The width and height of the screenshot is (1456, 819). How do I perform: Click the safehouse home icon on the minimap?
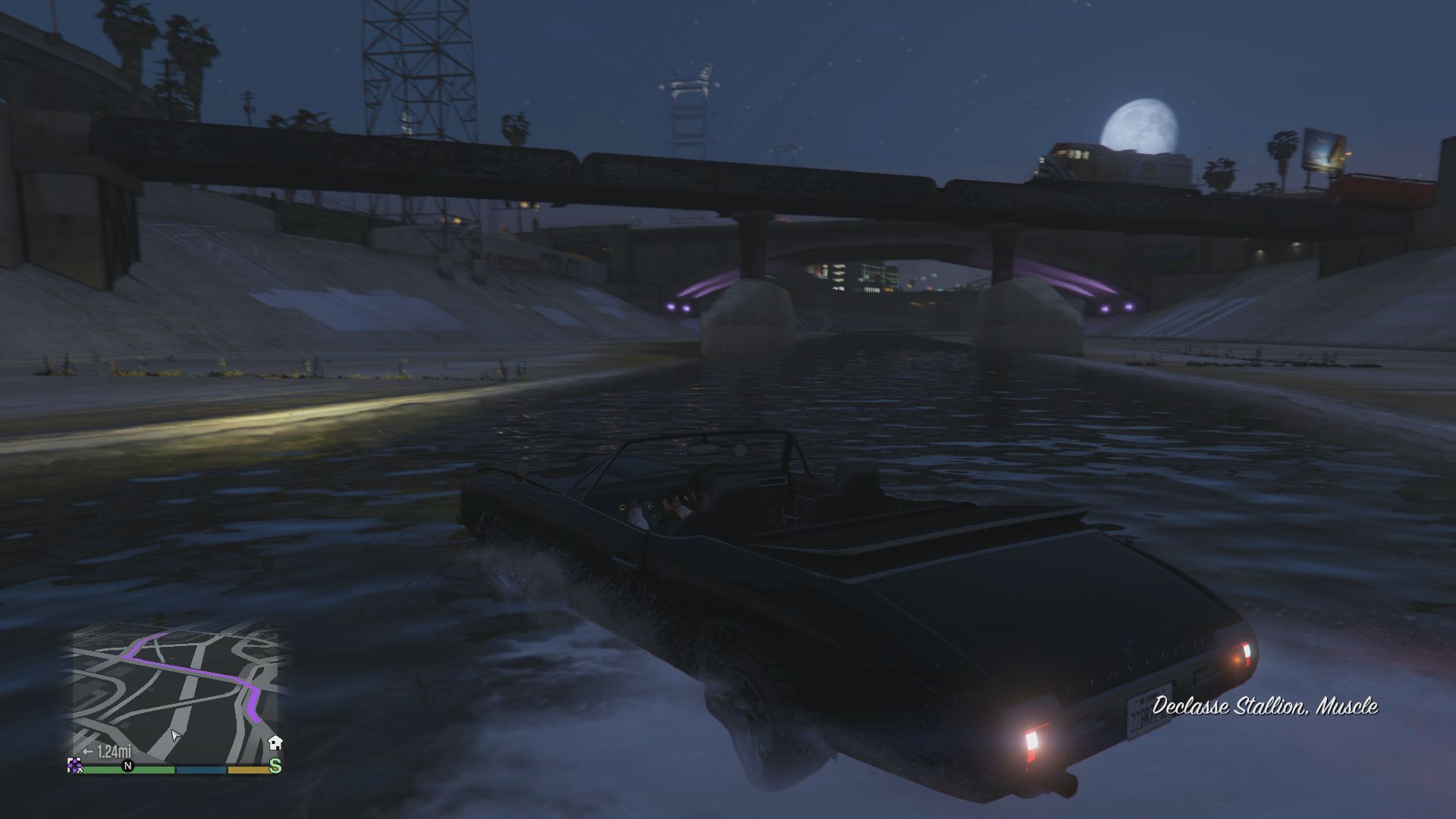276,742
